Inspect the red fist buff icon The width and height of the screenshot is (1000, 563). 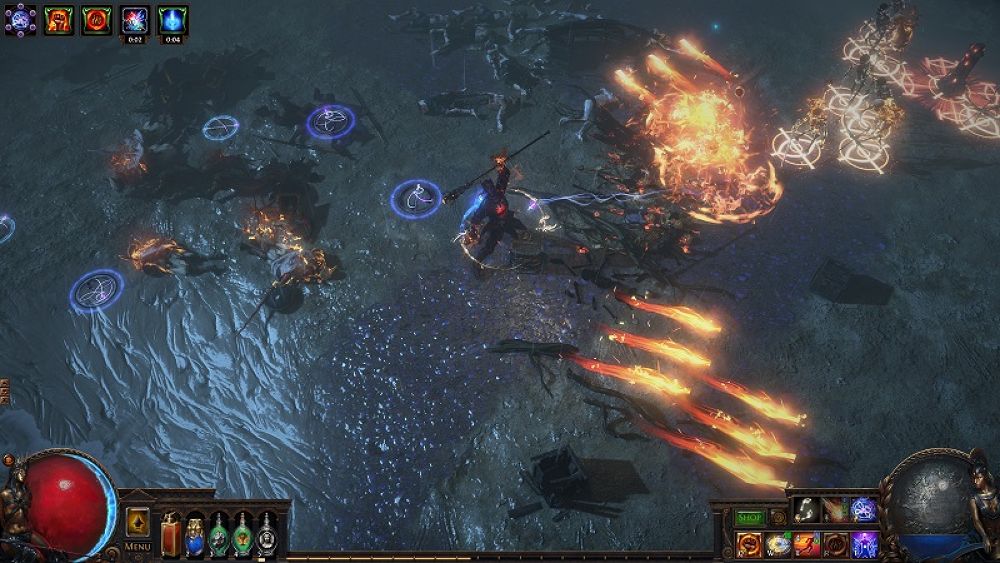[58, 19]
